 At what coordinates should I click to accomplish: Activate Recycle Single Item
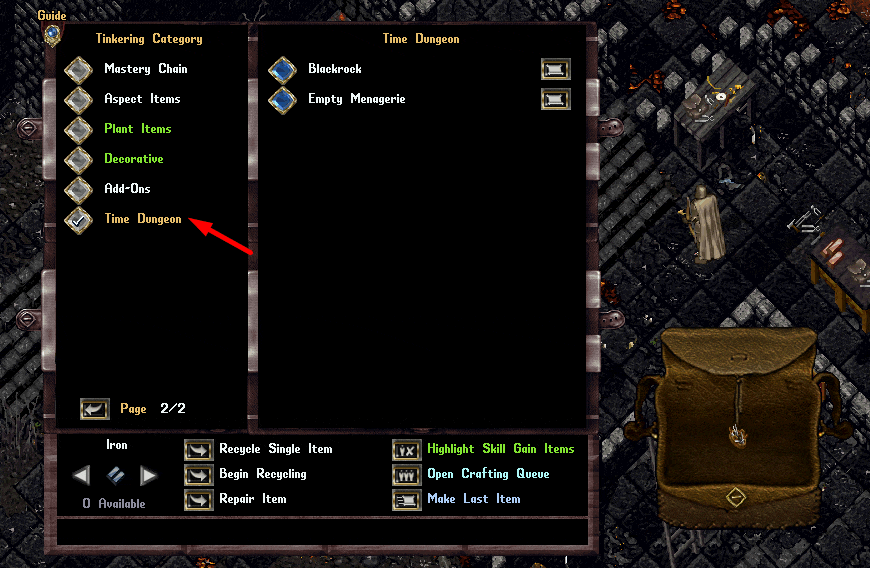pos(199,450)
